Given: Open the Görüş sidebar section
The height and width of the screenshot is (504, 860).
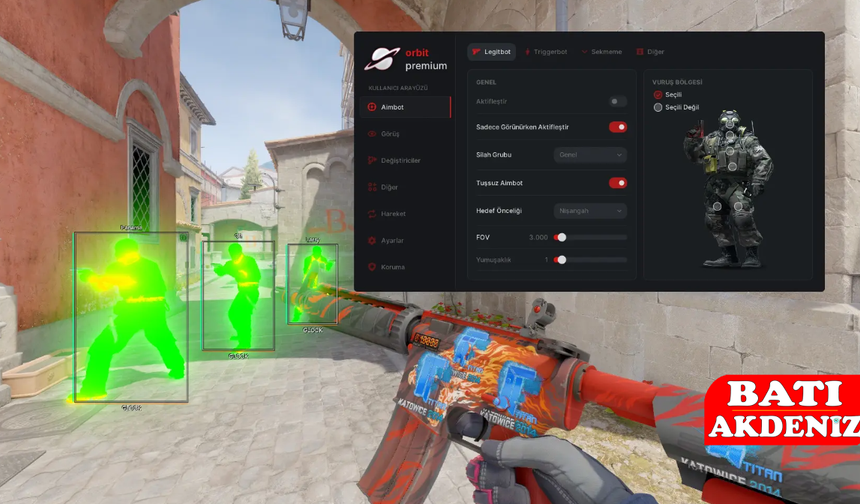Looking at the screenshot, I should click(389, 134).
